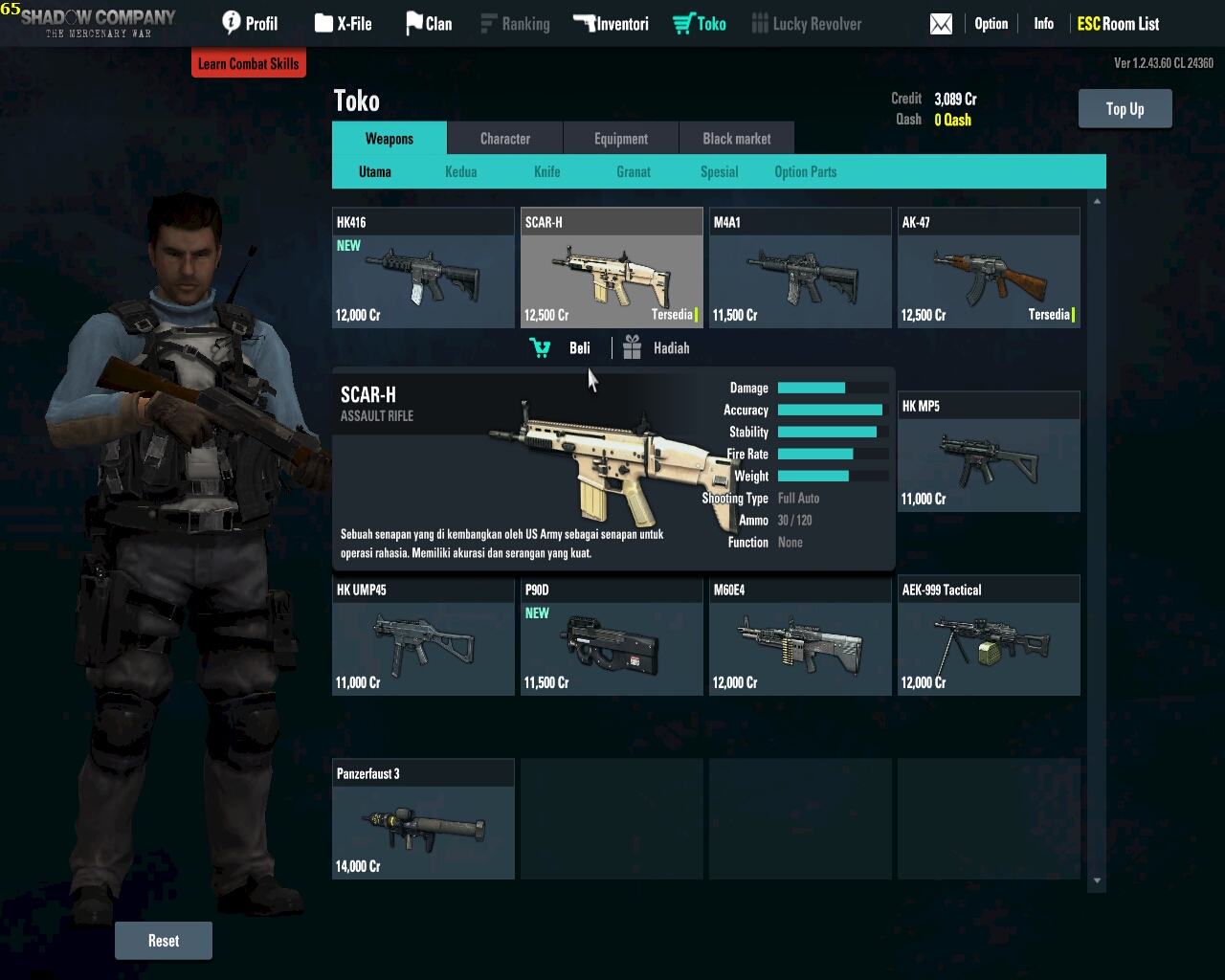
Task: Choose the M60E4 machine gun tile
Action: click(x=800, y=636)
